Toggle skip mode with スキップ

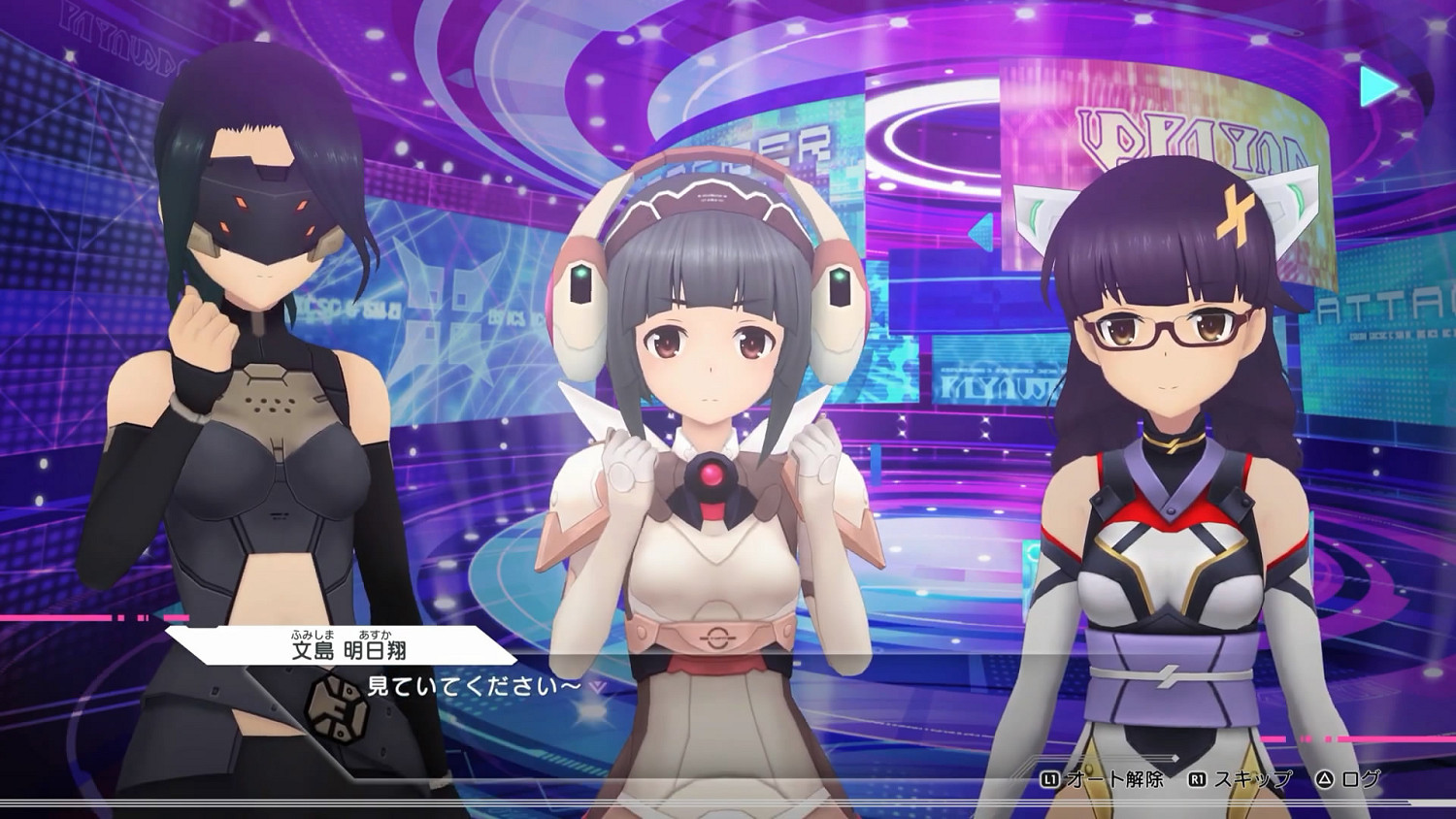tap(1252, 778)
